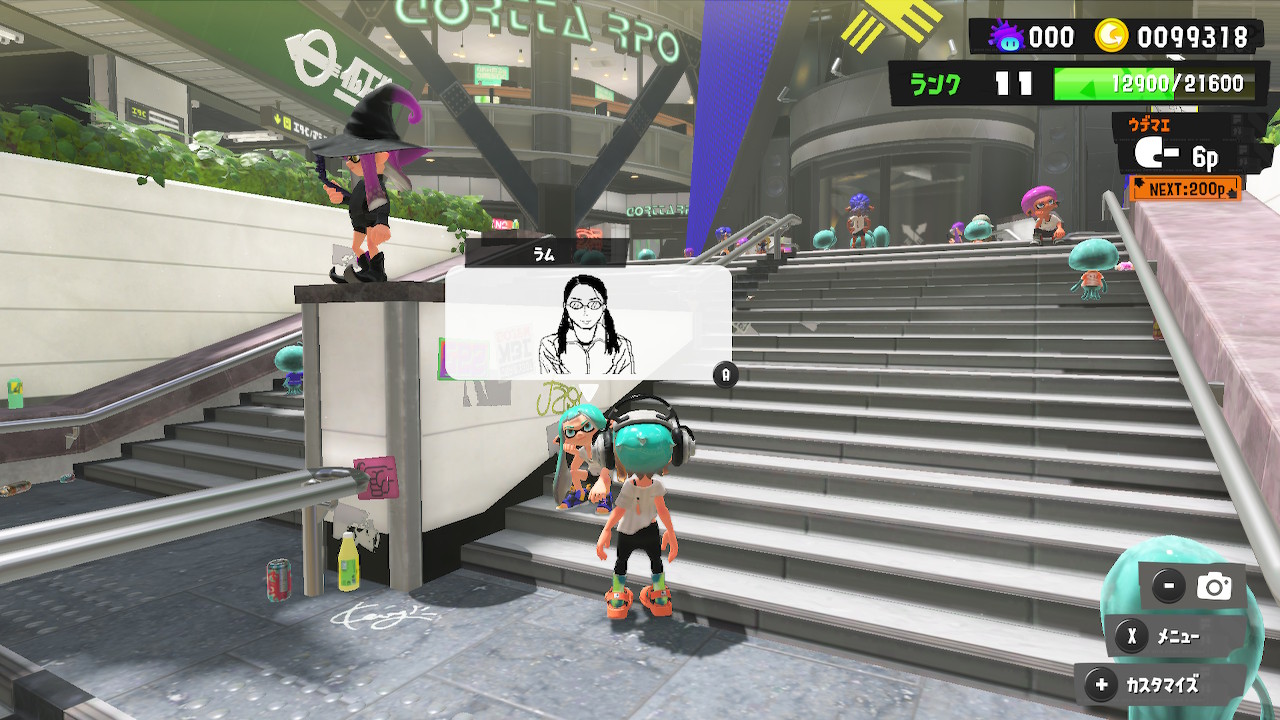The height and width of the screenshot is (720, 1280).
Task: Click the ラム nameplate above the dialog
Action: 542,254
